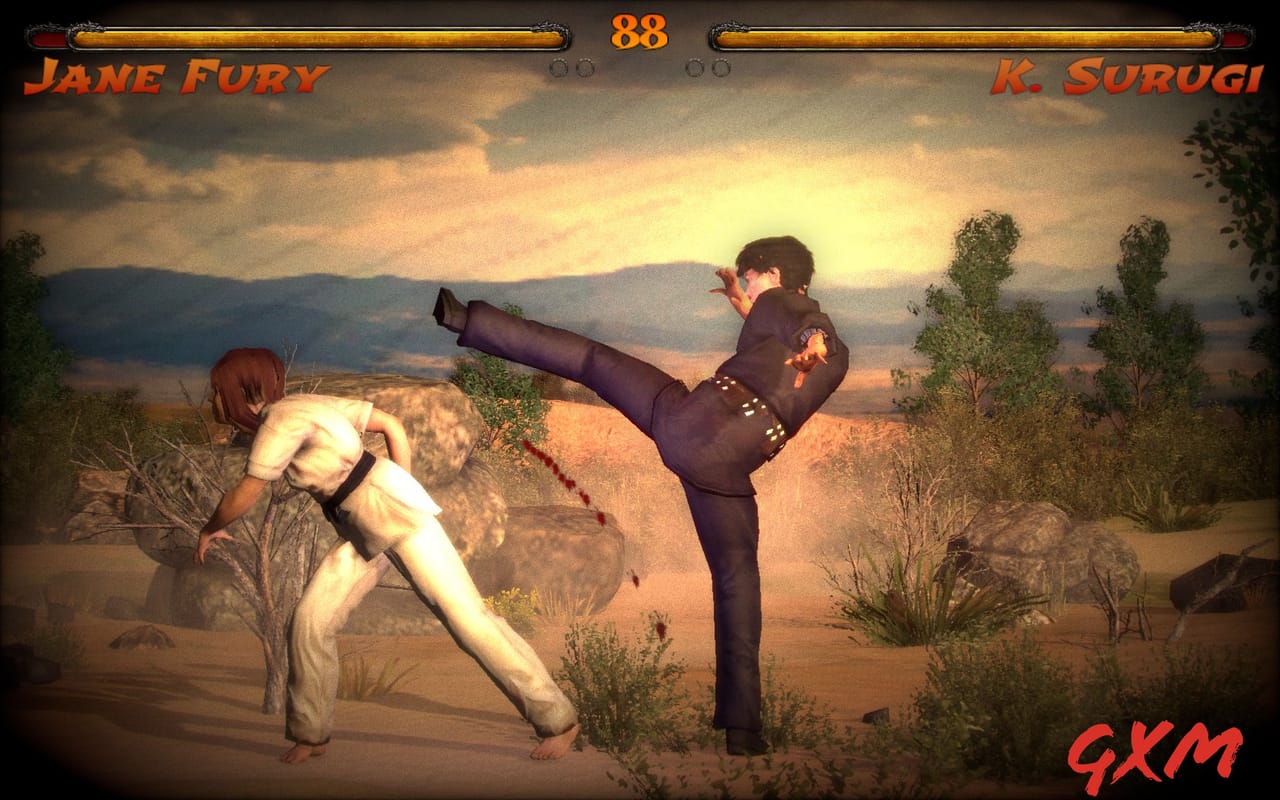This screenshot has height=800, width=1280.
Task: Click K. Surugi's first round-win indicator circle
Action: [695, 68]
